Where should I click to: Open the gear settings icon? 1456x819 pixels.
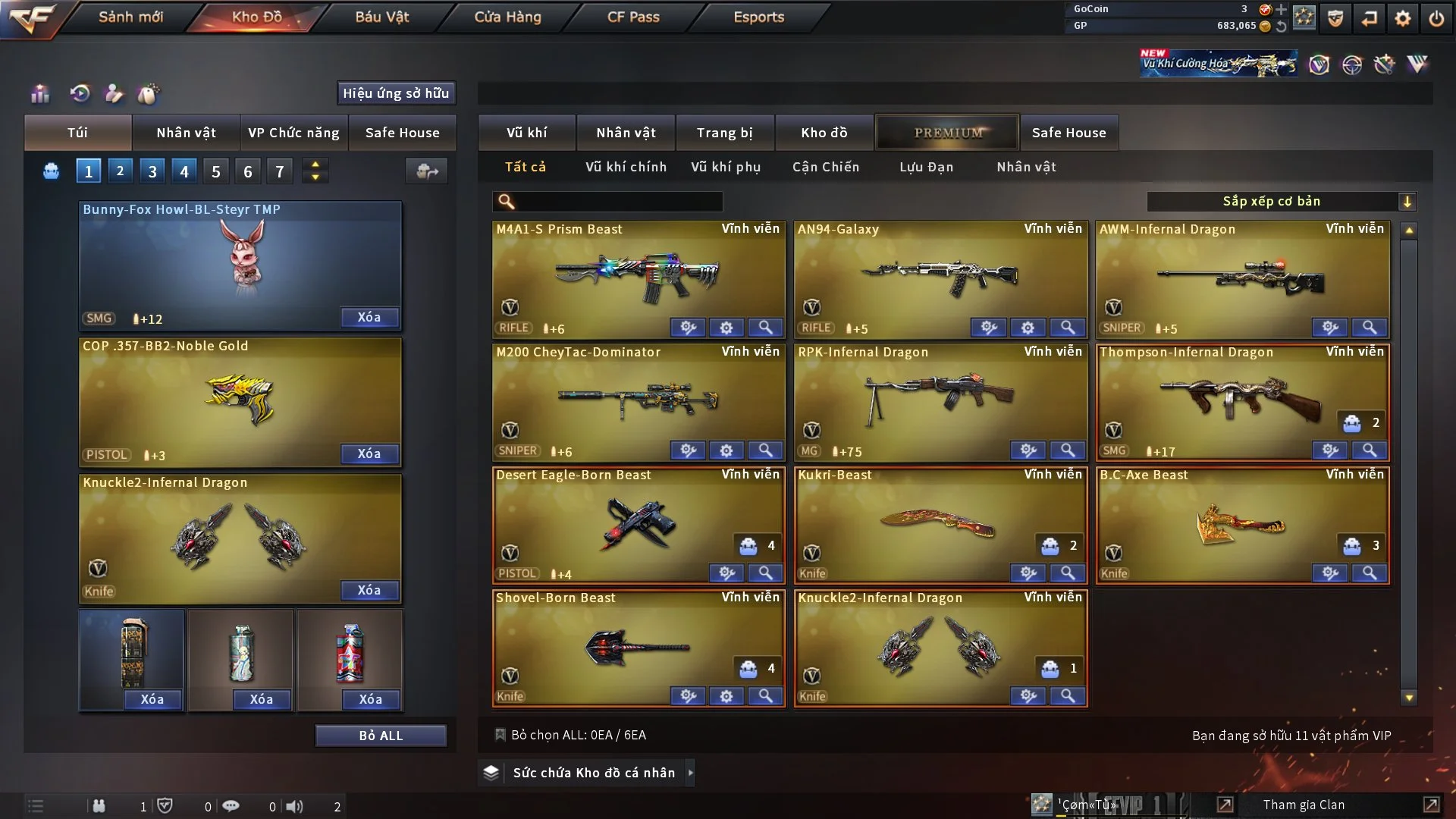coord(1402,18)
